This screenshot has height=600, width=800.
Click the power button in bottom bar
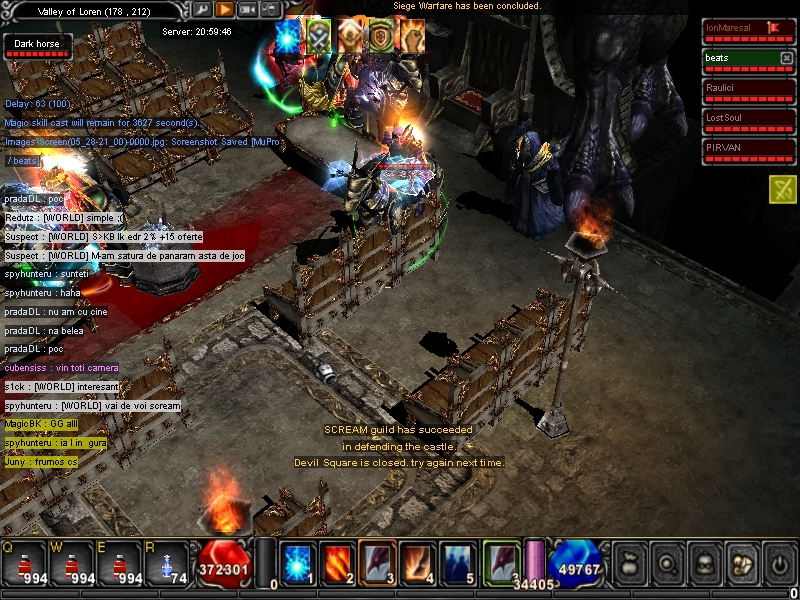[x=779, y=563]
